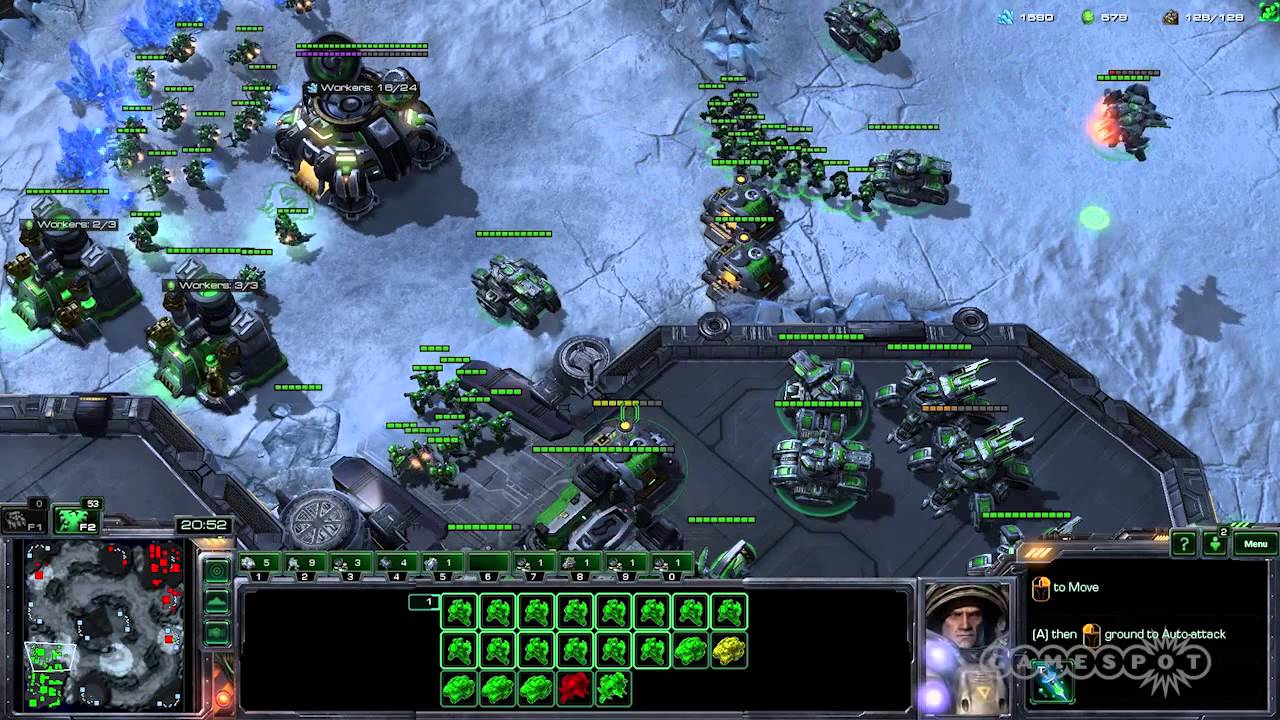
Task: Select control group 2 tab
Action: click(304, 564)
